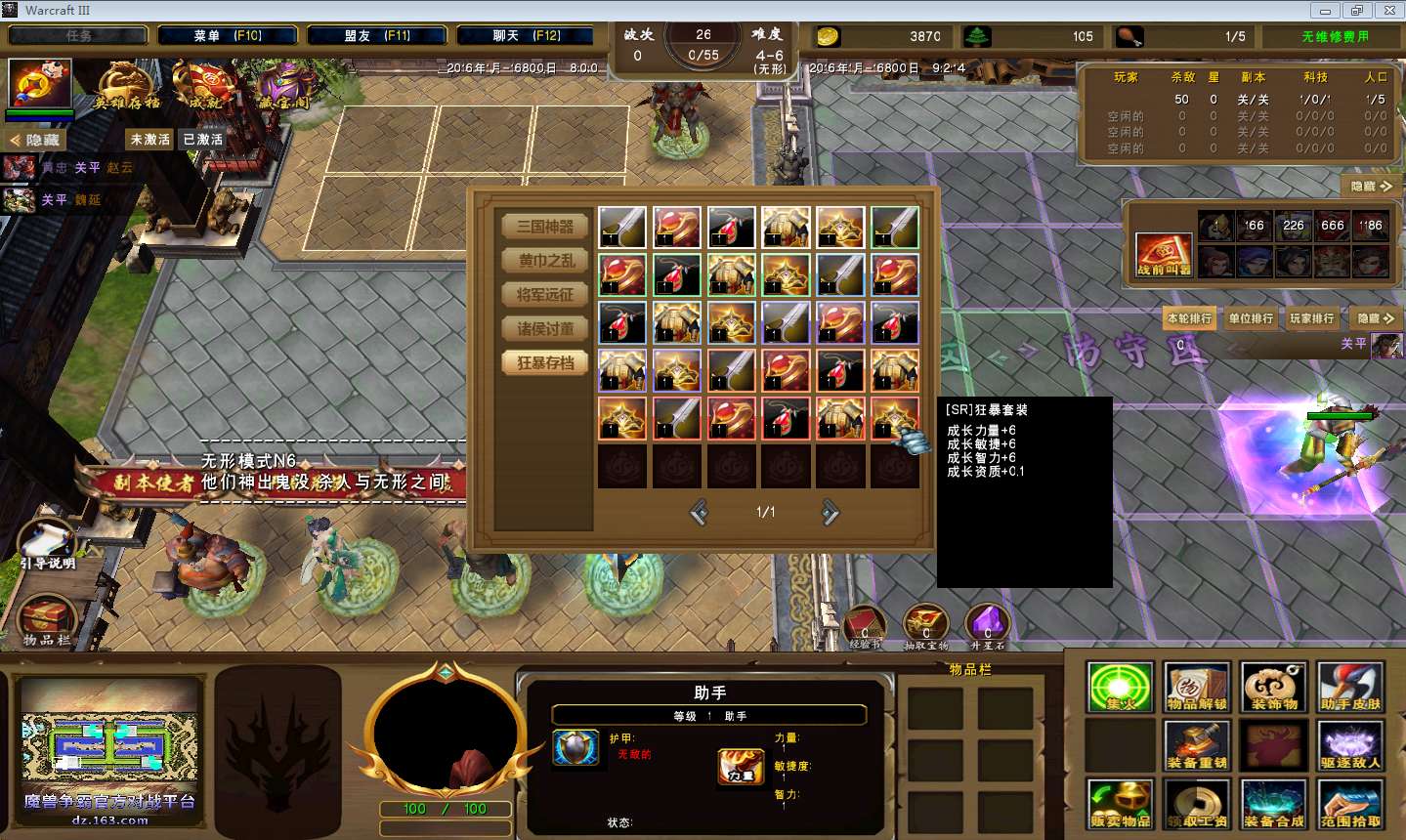Viewport: 1406px width, 840px height.
Task: Switch to the 黄巾之乱 category tab
Action: point(545,261)
